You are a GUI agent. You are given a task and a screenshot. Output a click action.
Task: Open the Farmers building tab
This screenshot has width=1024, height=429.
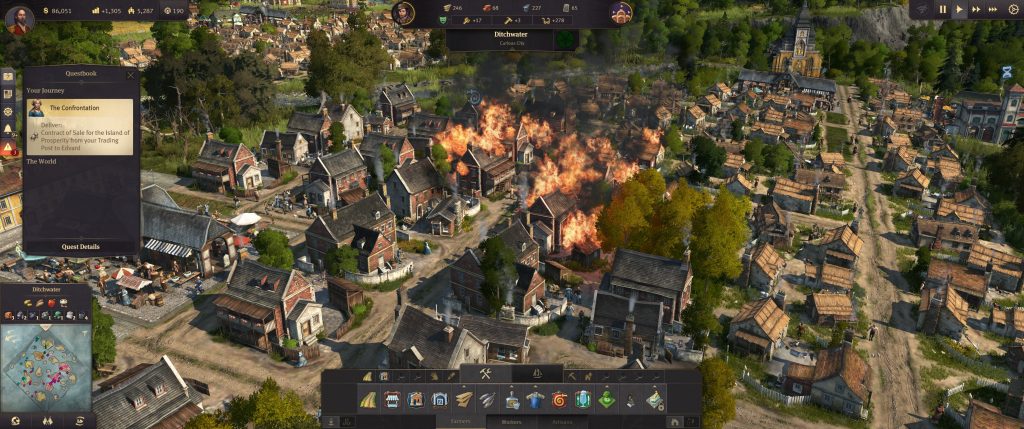coord(462,423)
